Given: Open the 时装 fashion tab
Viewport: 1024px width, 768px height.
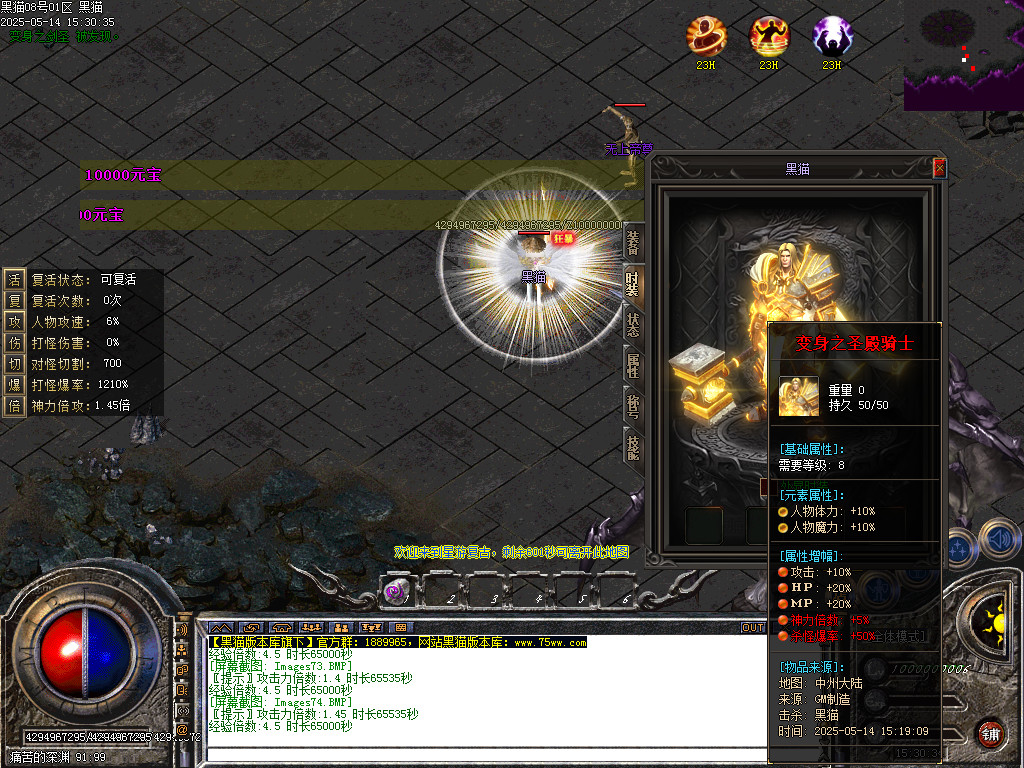Looking at the screenshot, I should pyautogui.click(x=633, y=285).
